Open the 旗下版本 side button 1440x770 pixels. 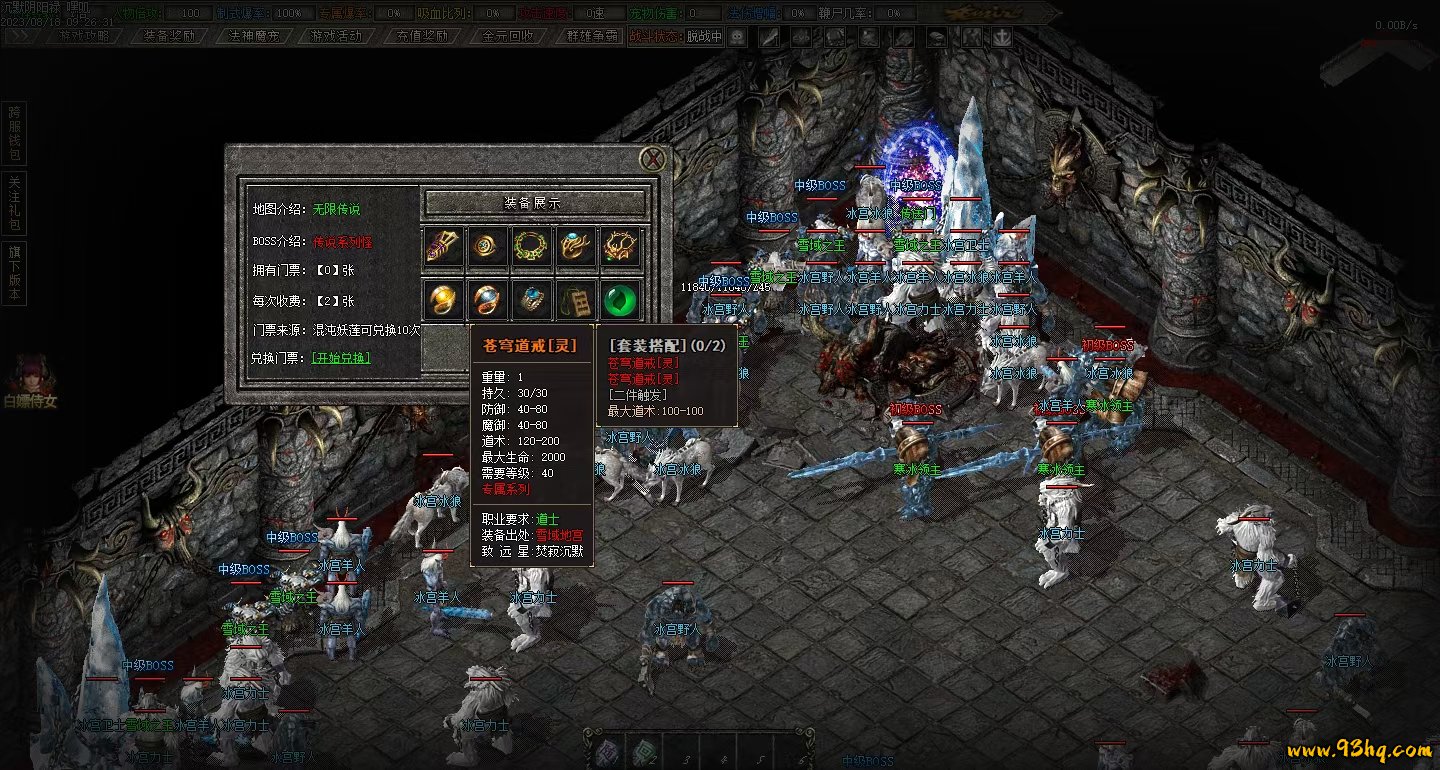click(14, 272)
